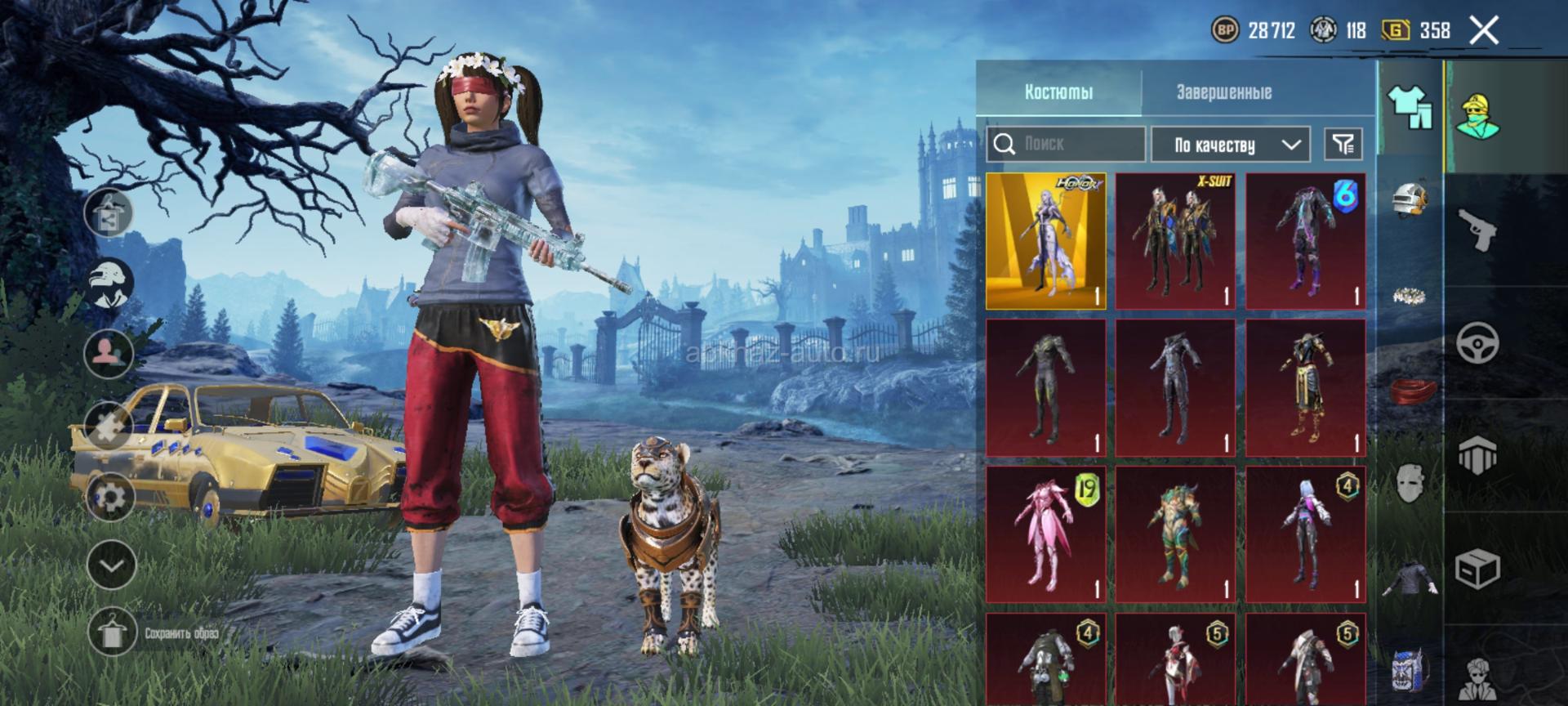Open the steering wheel vehicle section
1568x706 pixels.
point(1477,342)
